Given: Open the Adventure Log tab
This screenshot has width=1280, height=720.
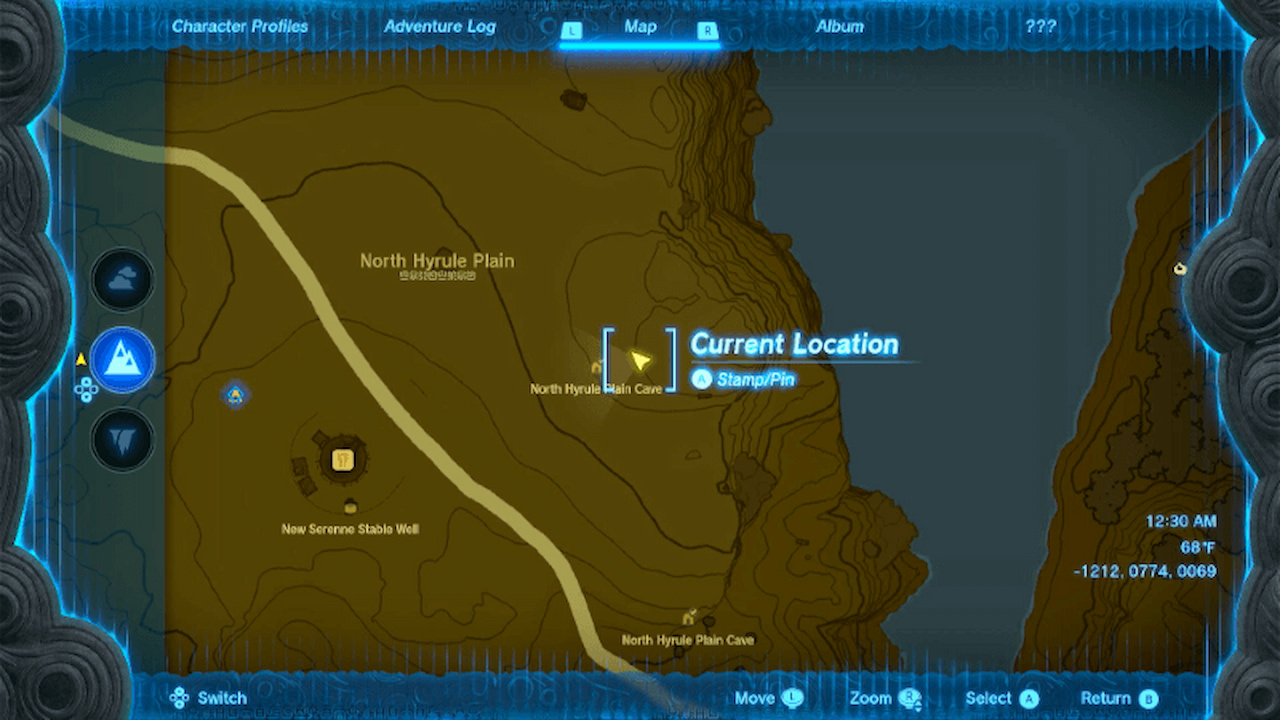Looking at the screenshot, I should (x=439, y=26).
